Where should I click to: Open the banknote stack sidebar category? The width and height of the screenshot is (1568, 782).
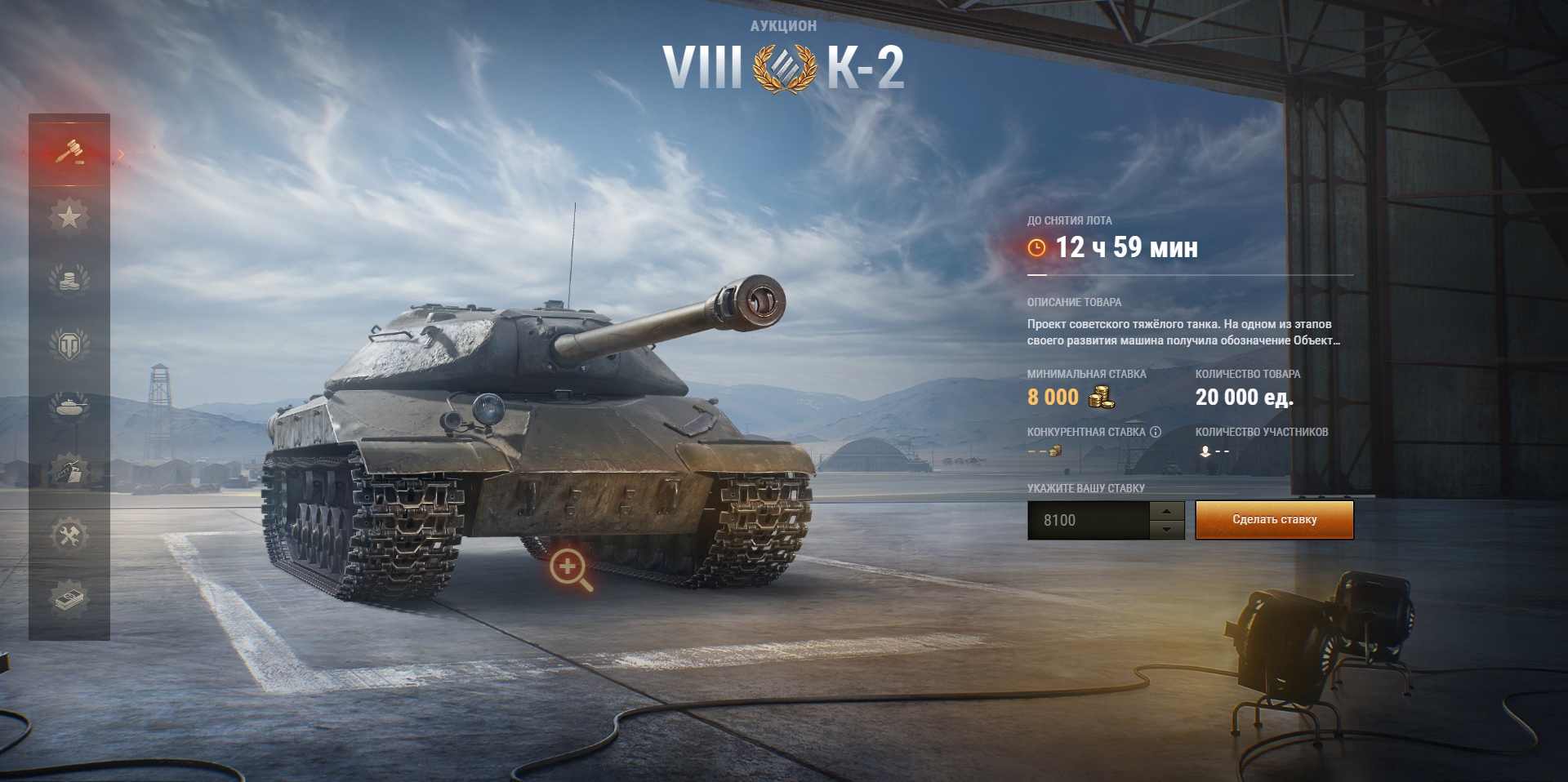click(x=69, y=598)
